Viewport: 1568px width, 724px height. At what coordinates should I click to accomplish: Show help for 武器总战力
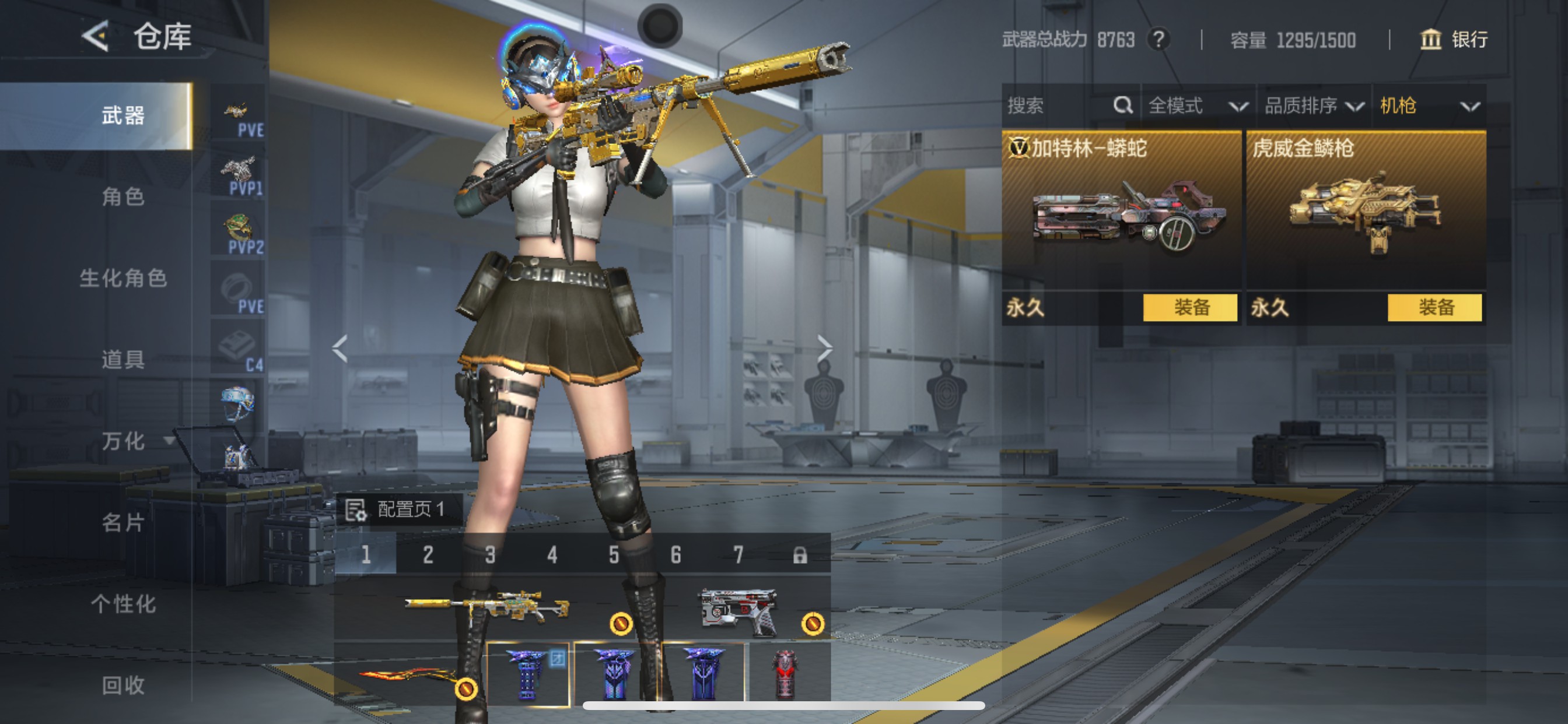point(1158,40)
